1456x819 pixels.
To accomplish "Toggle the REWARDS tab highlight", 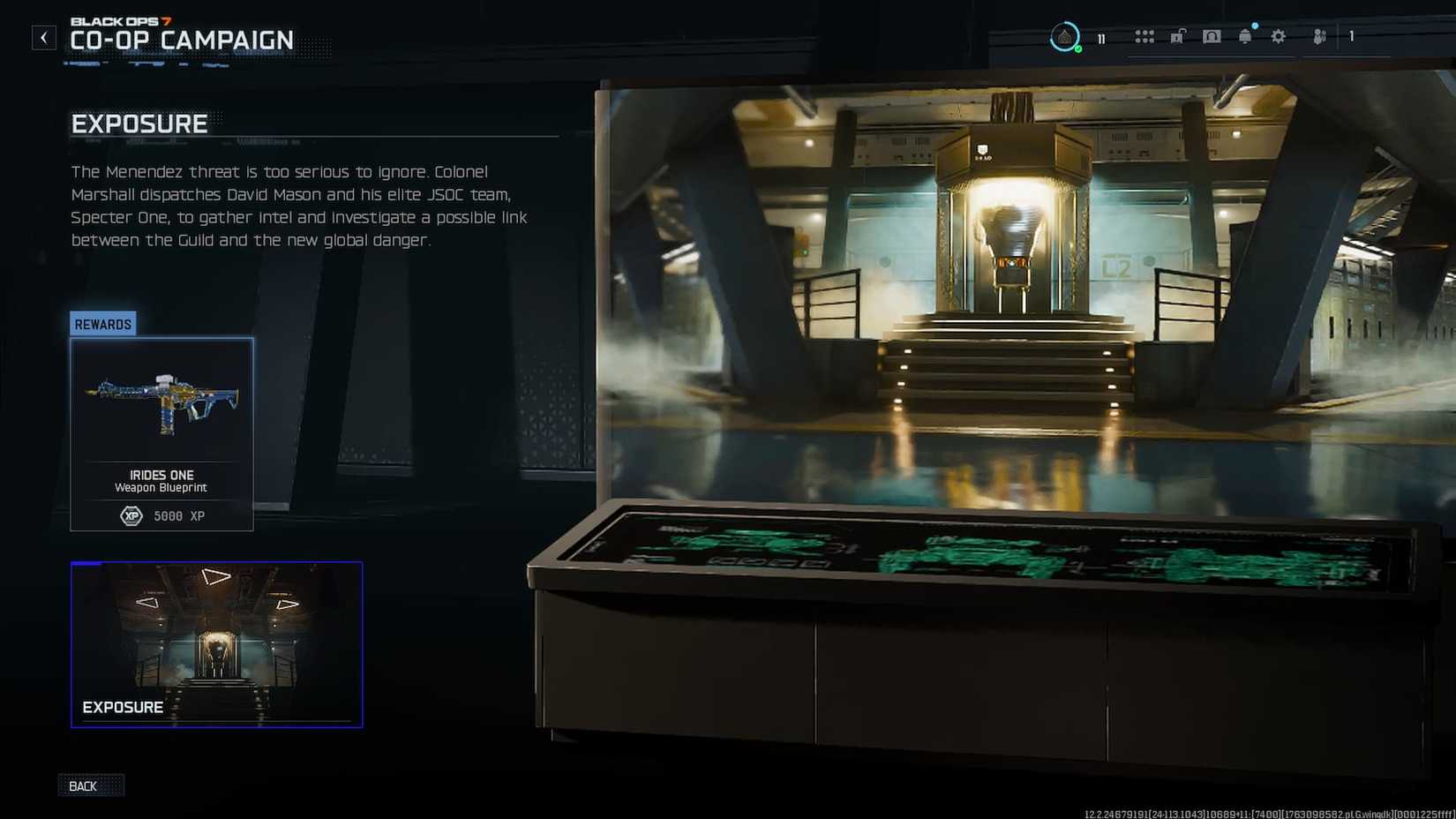I will (101, 324).
